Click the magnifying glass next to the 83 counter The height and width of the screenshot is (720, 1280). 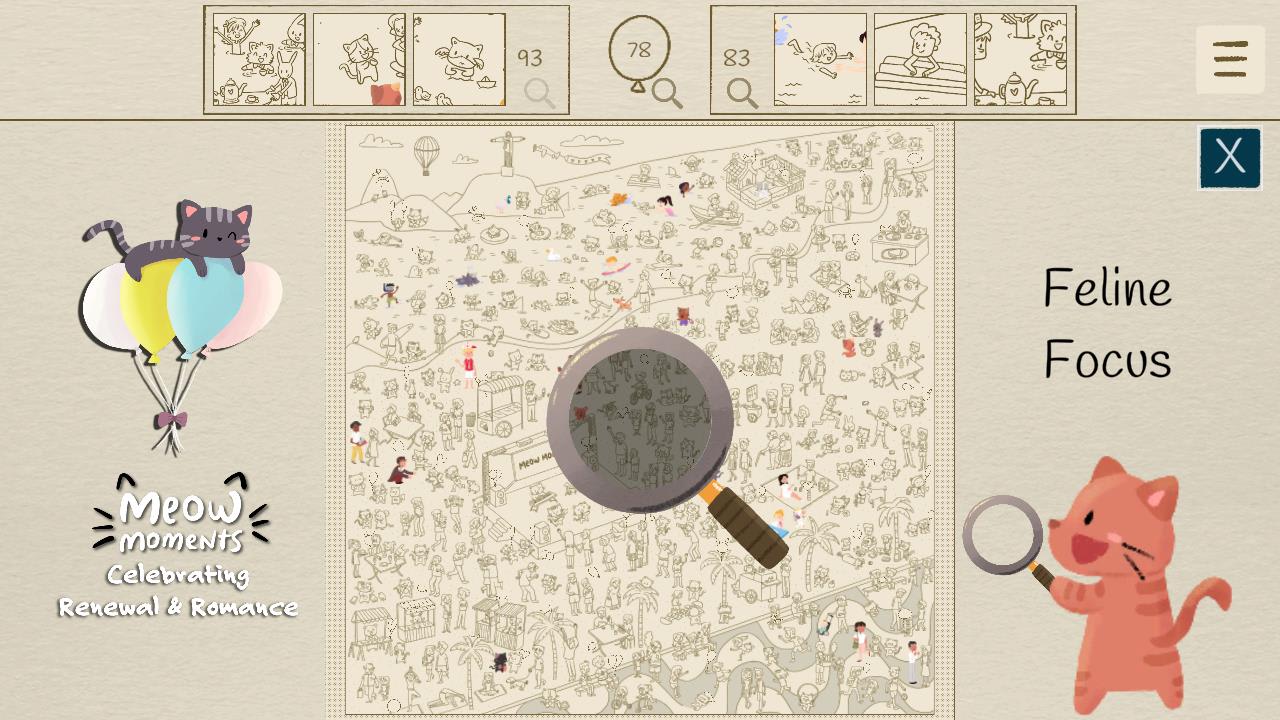click(741, 94)
